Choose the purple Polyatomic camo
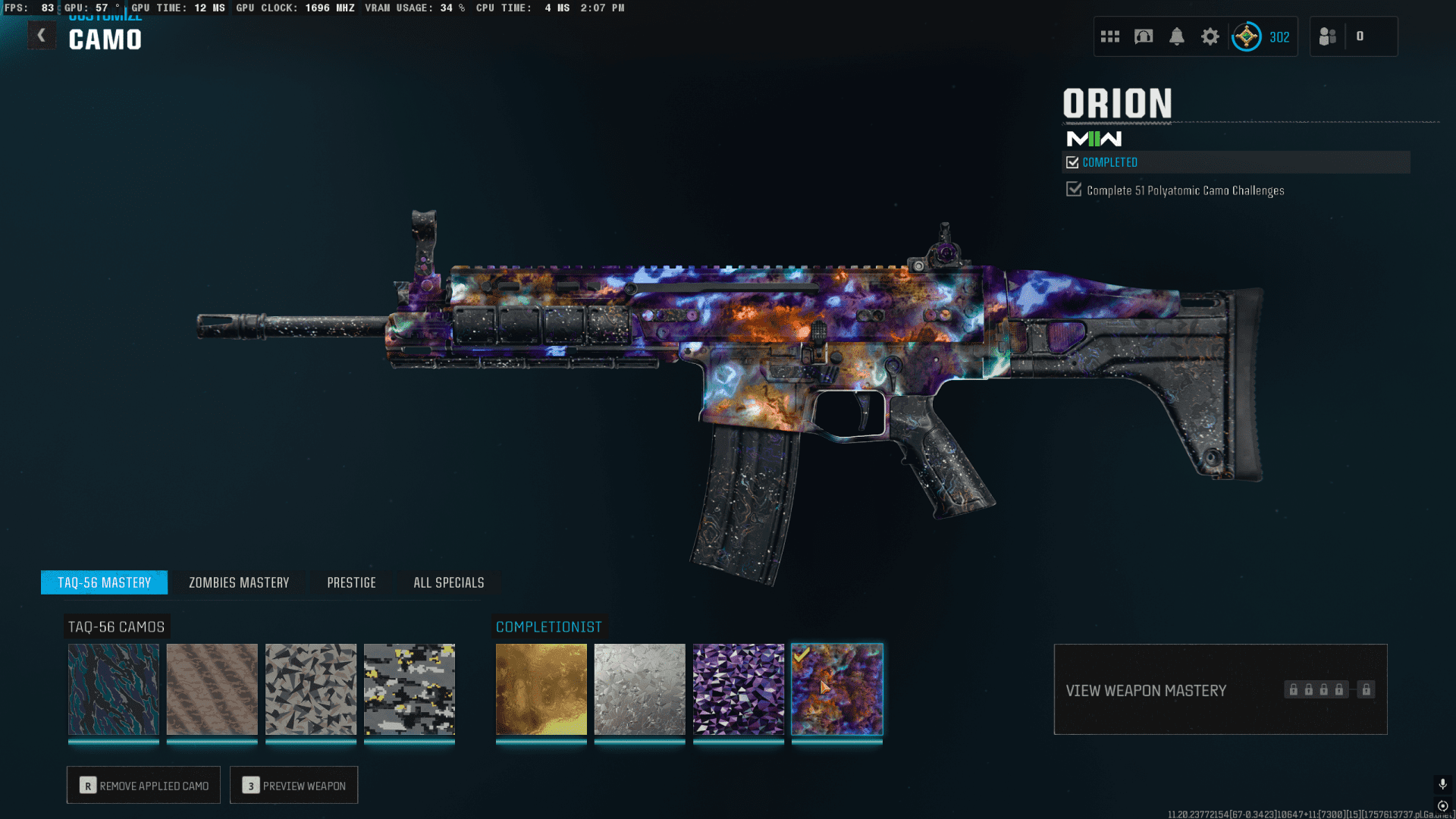Screen dimensions: 1456x819 [x=739, y=689]
